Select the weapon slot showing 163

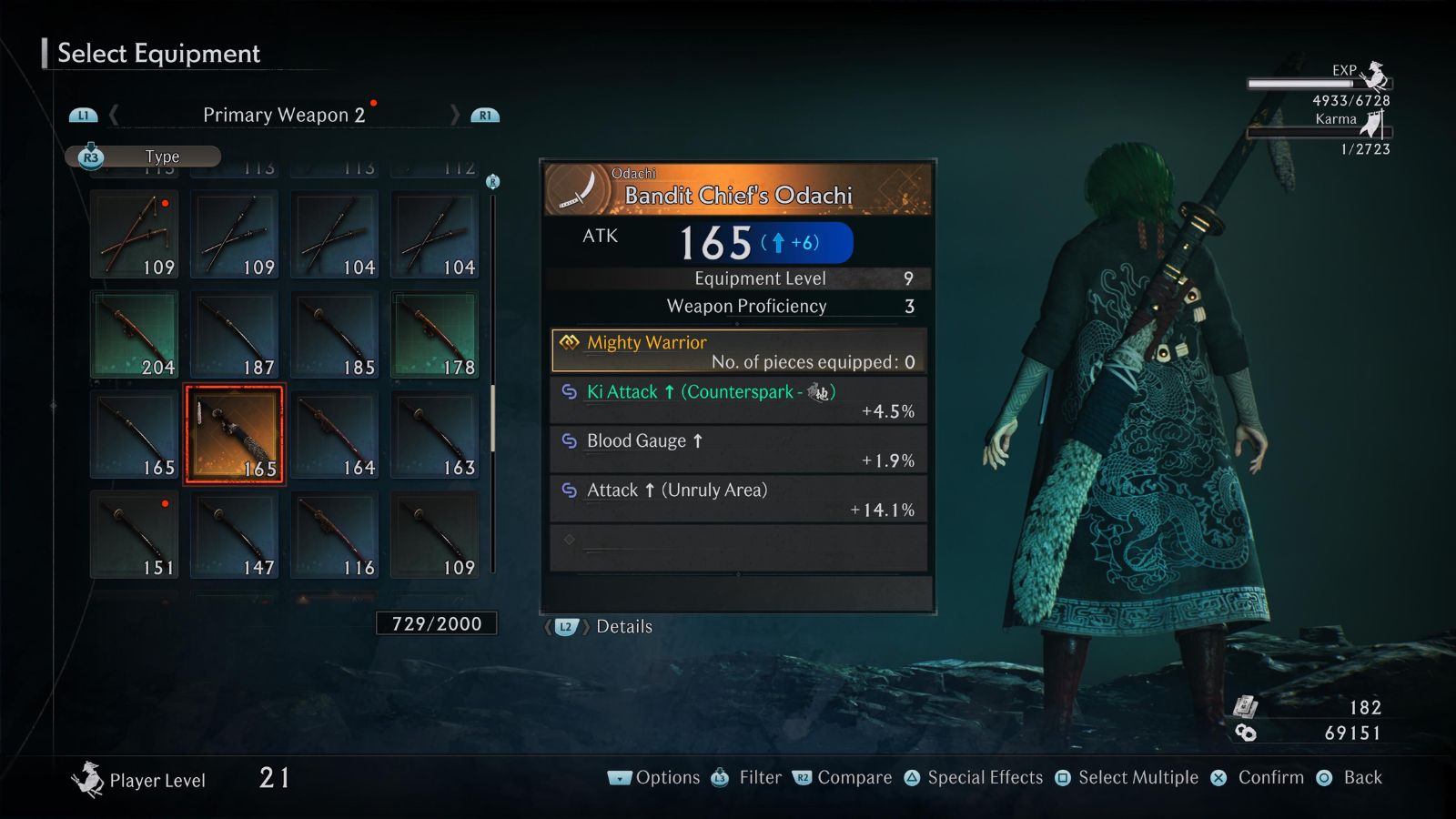tap(435, 434)
